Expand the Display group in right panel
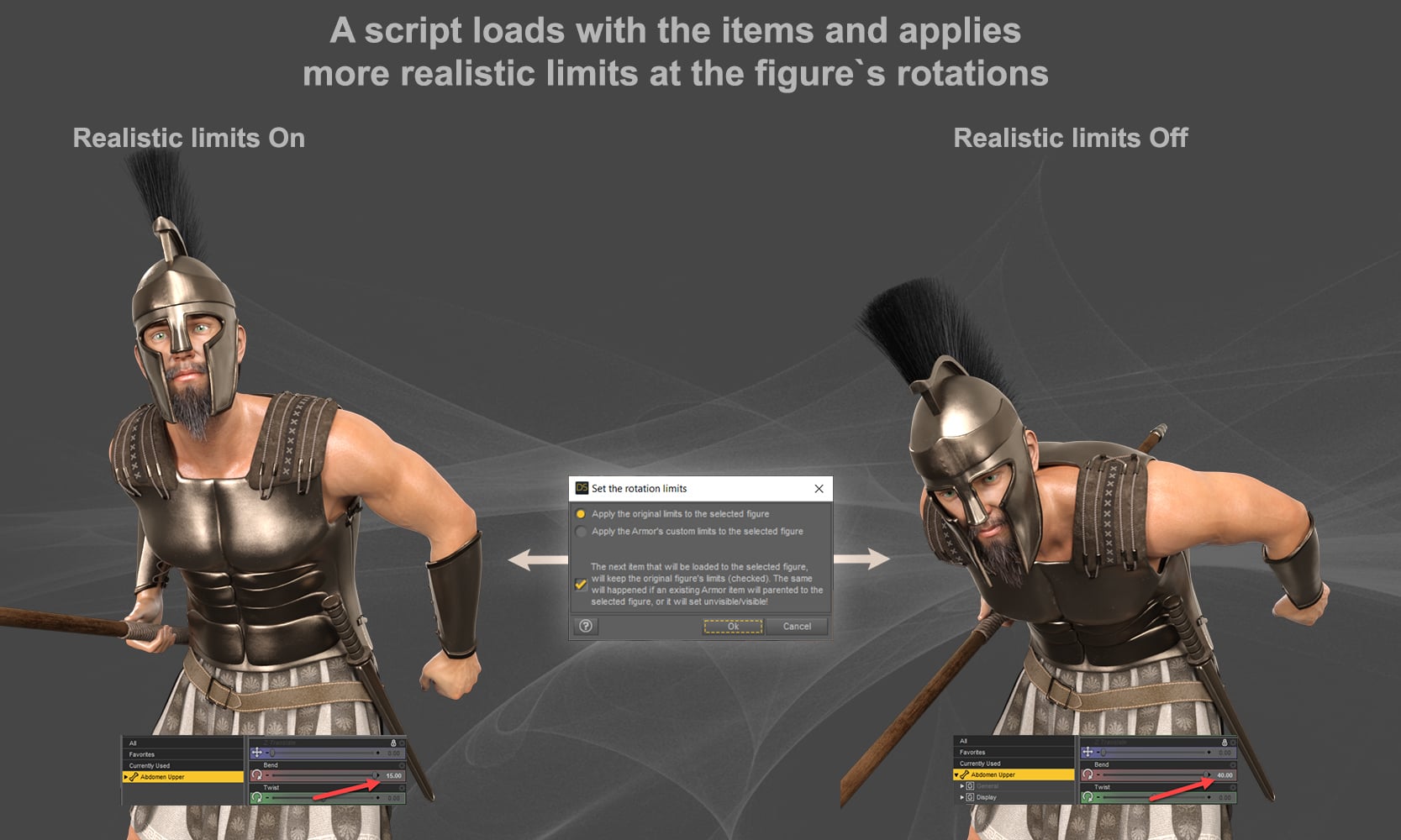1401x840 pixels. 961,796
